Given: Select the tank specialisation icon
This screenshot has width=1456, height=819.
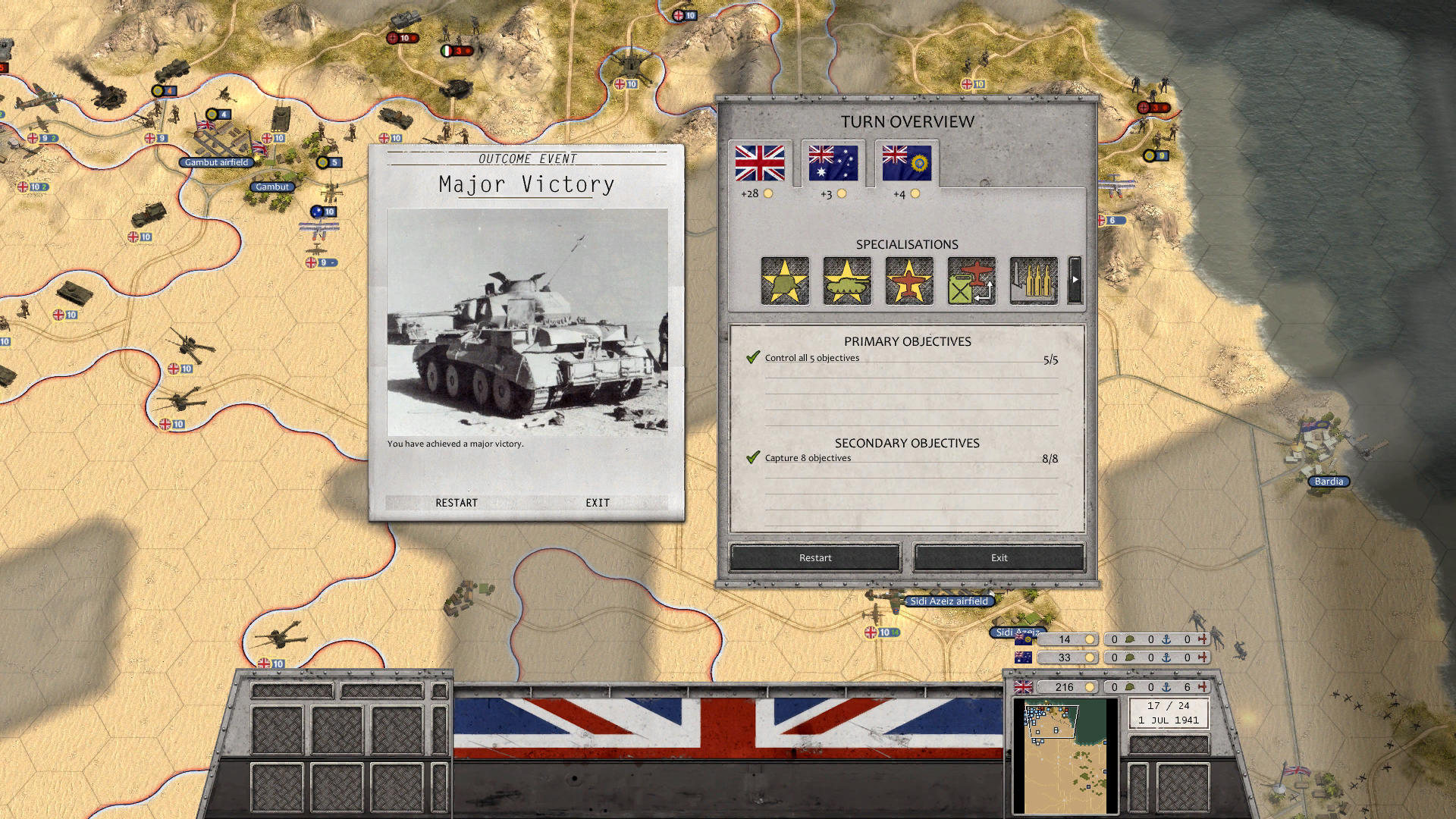Looking at the screenshot, I should 846,281.
